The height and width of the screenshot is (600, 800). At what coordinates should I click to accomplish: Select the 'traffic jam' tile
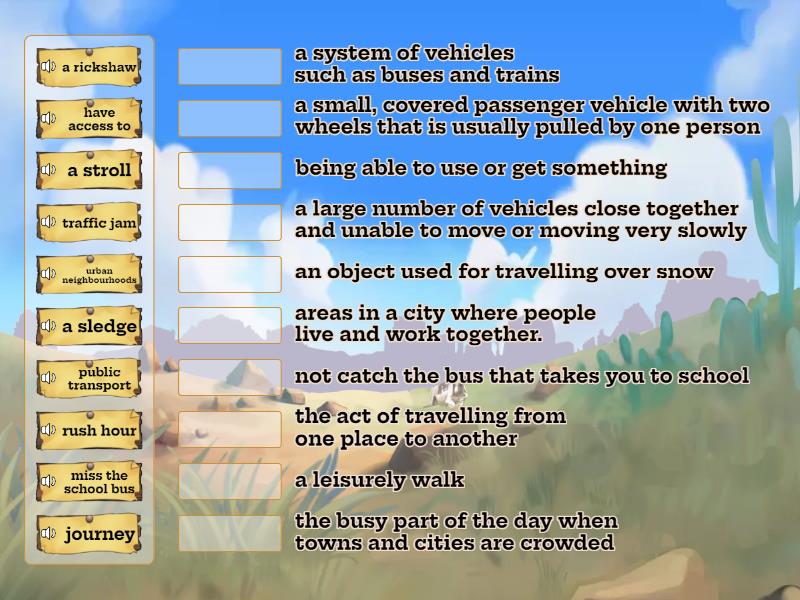click(x=98, y=223)
